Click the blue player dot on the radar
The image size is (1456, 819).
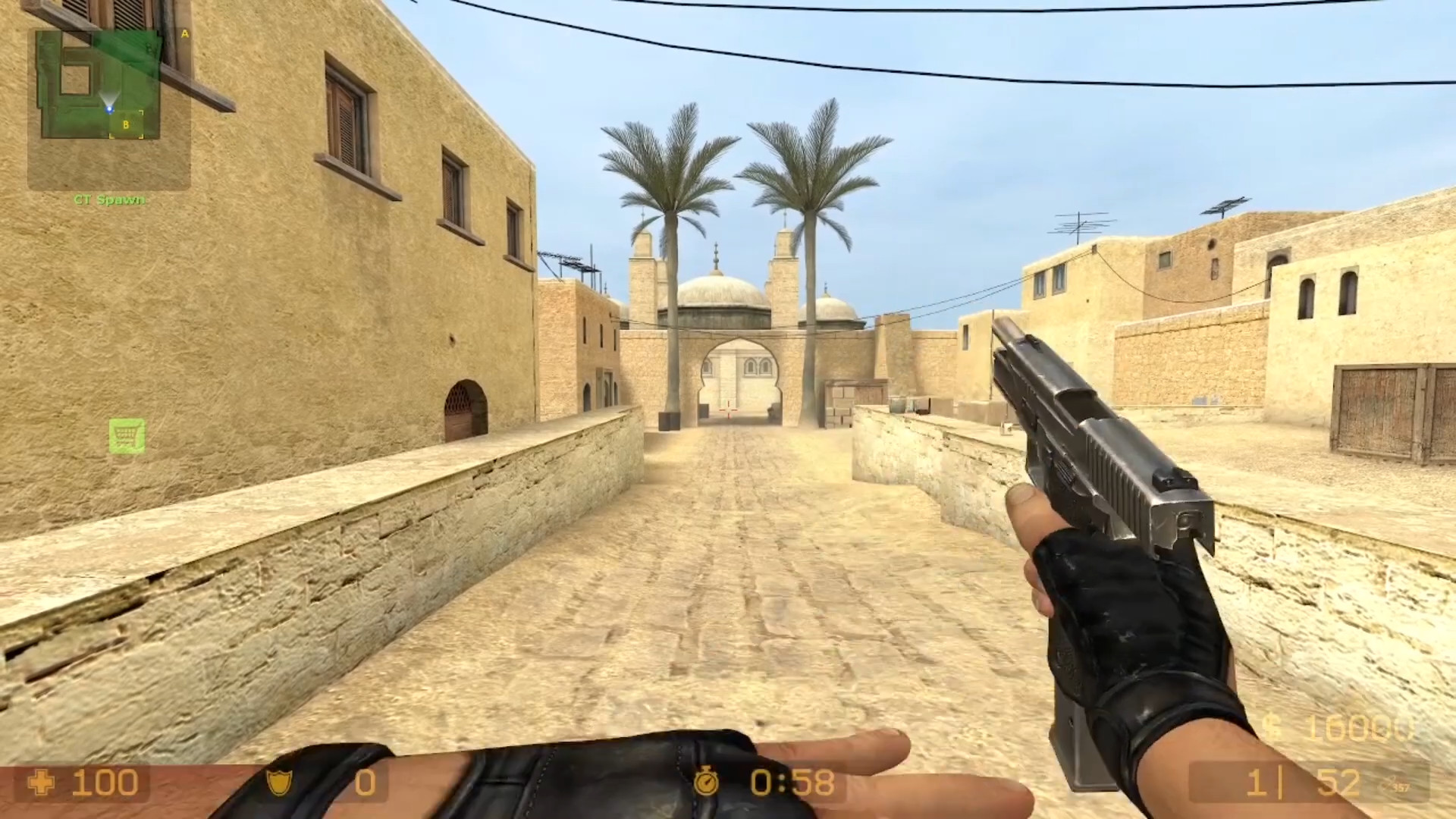click(x=109, y=108)
